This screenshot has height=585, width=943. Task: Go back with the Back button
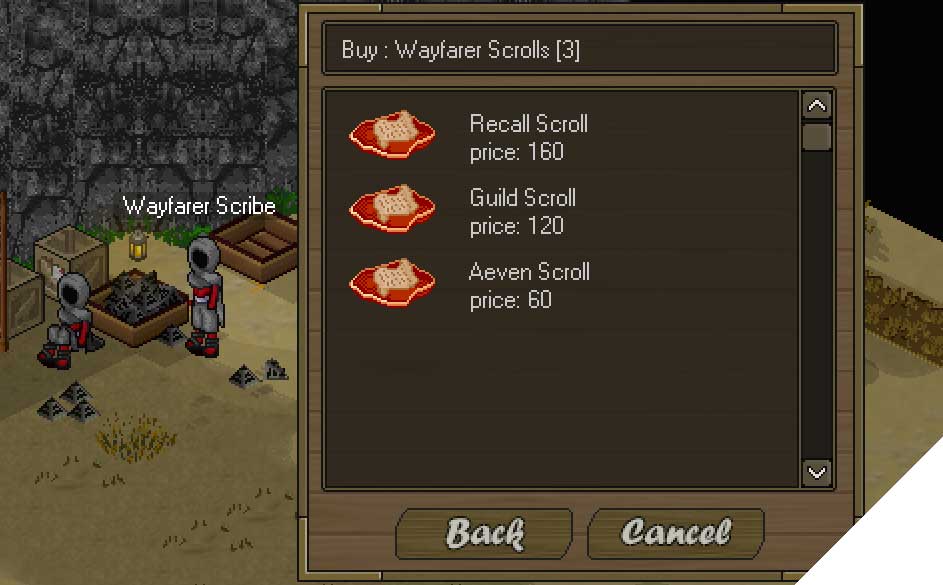click(x=484, y=532)
